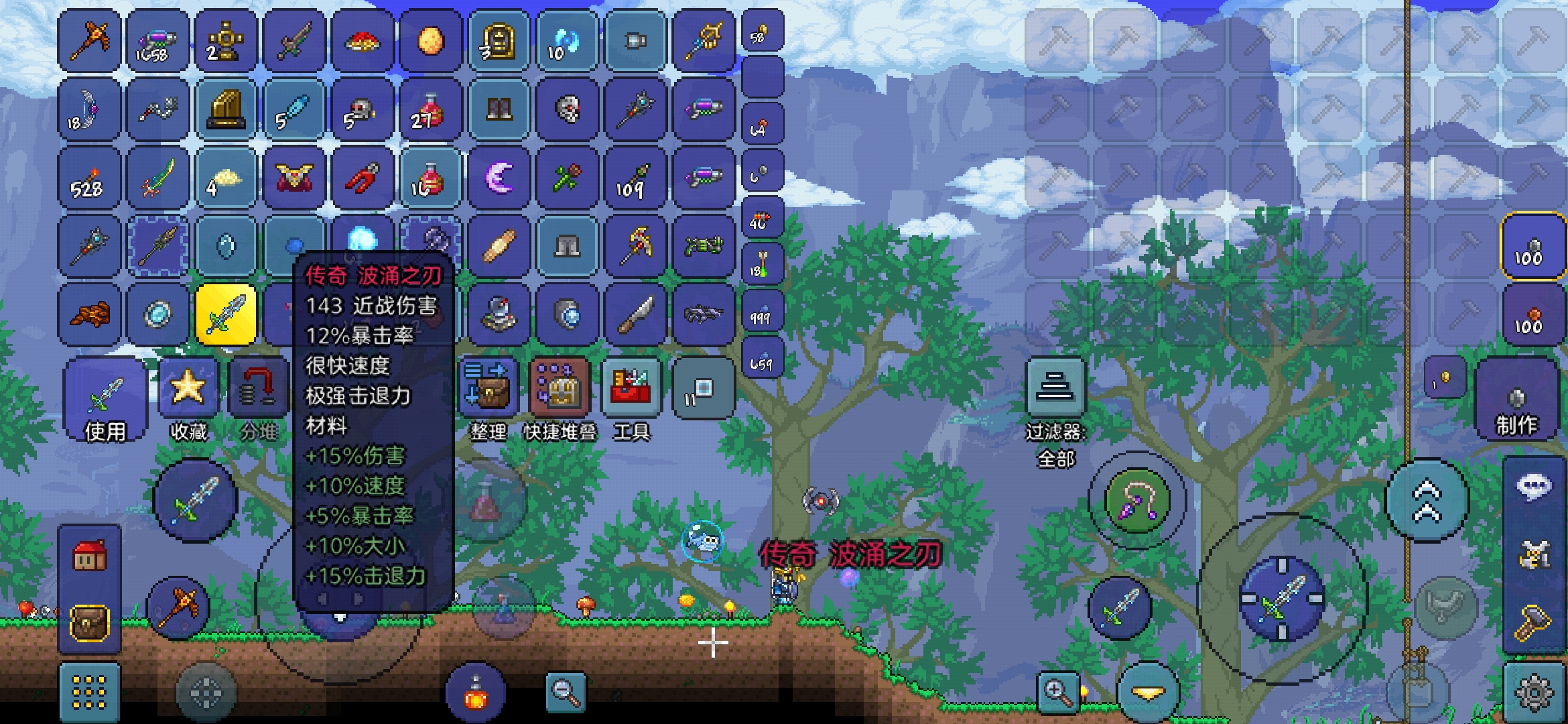Open the housing menu house icon
Image resolution: width=1568 pixels, height=724 pixels.
[x=90, y=556]
